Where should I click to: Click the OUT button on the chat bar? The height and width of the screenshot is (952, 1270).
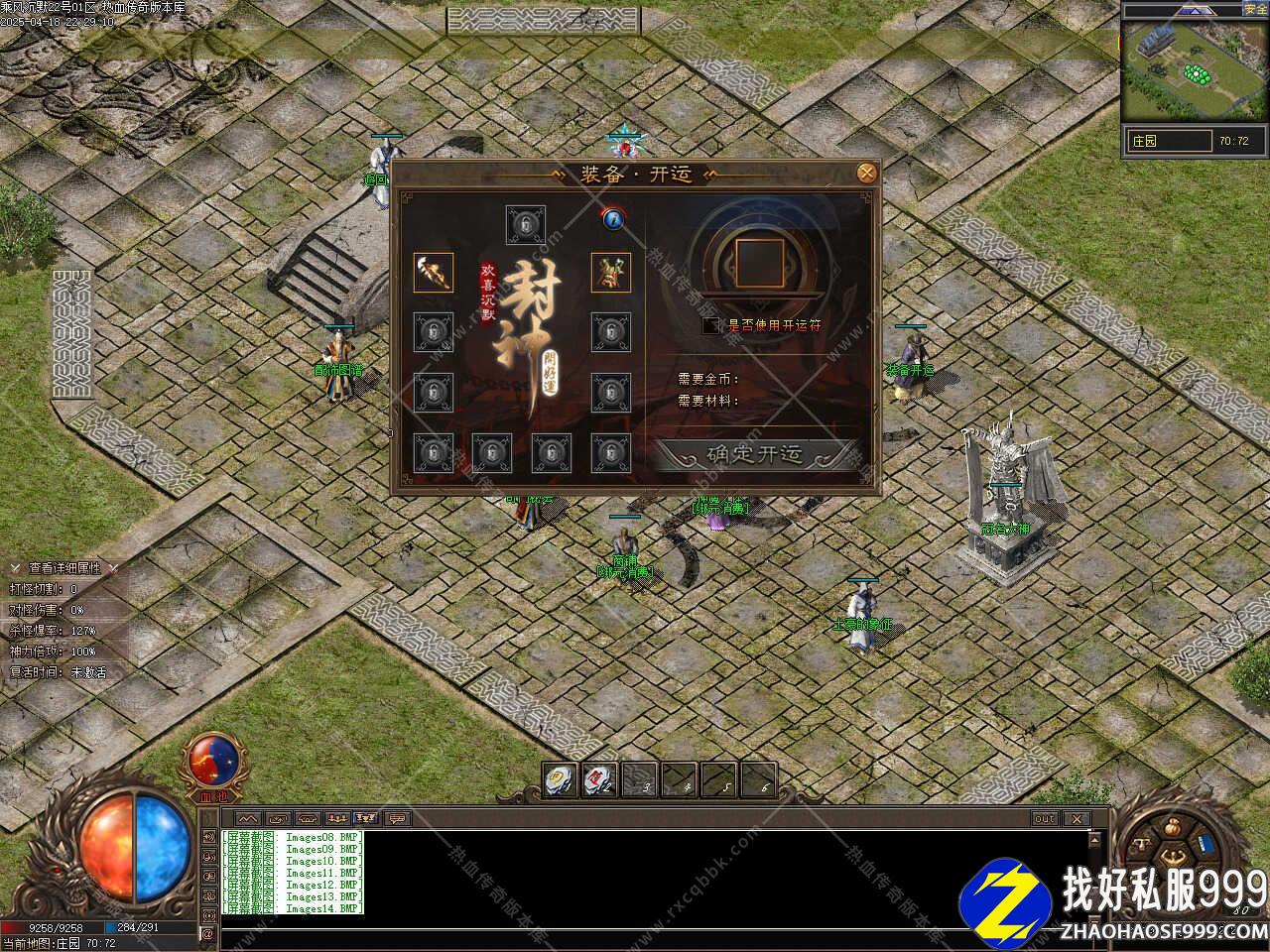(1045, 819)
